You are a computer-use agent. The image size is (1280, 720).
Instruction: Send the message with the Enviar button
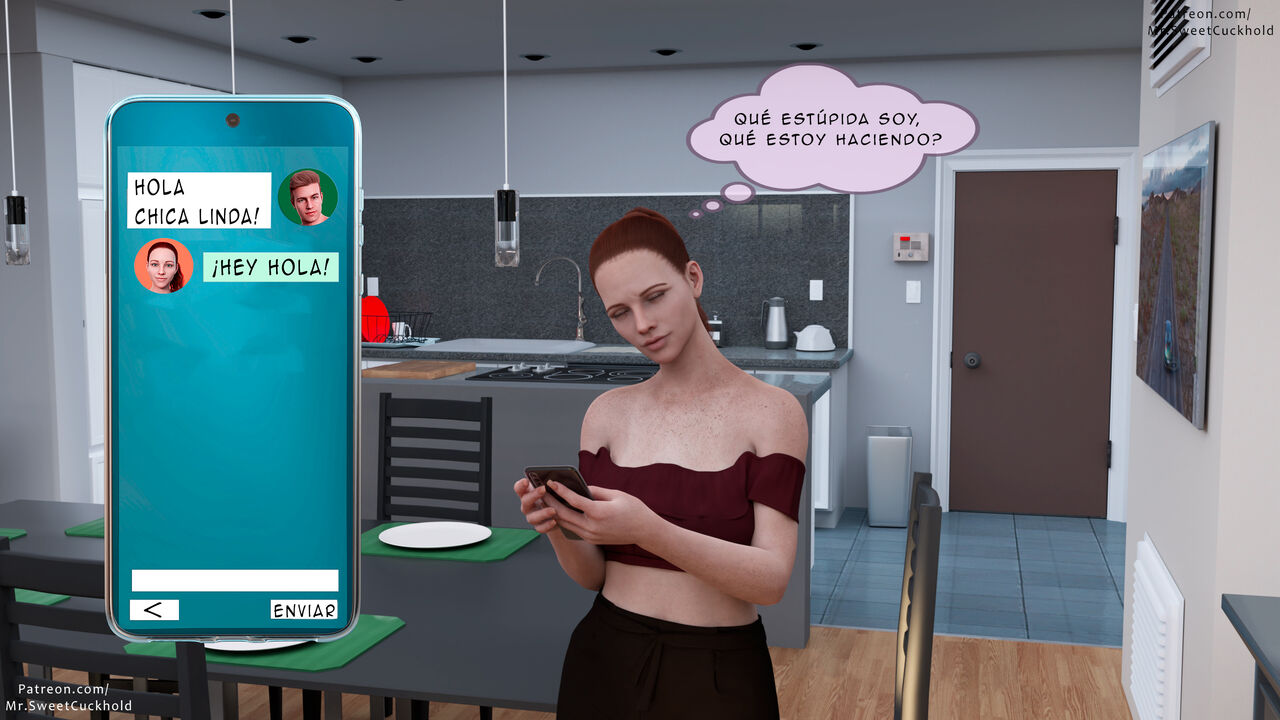304,609
